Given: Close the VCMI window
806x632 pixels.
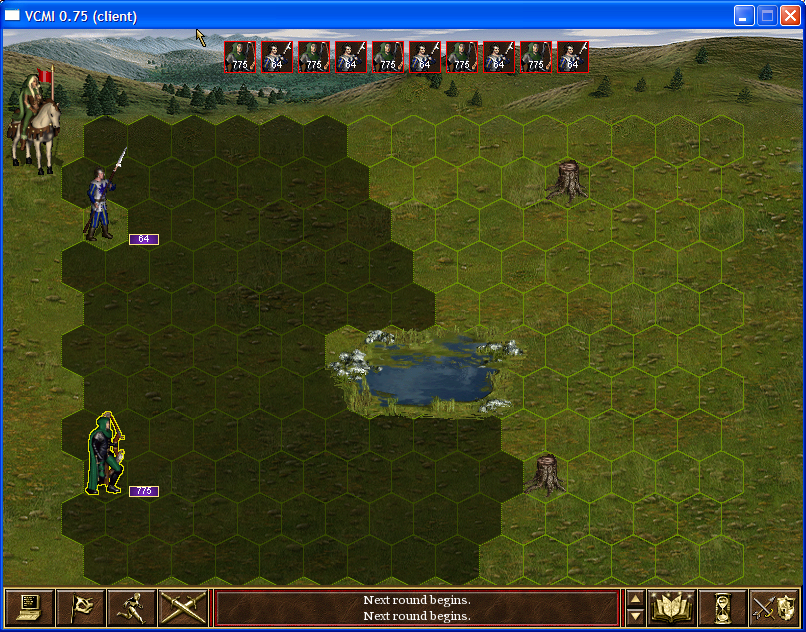Looking at the screenshot, I should [x=790, y=16].
